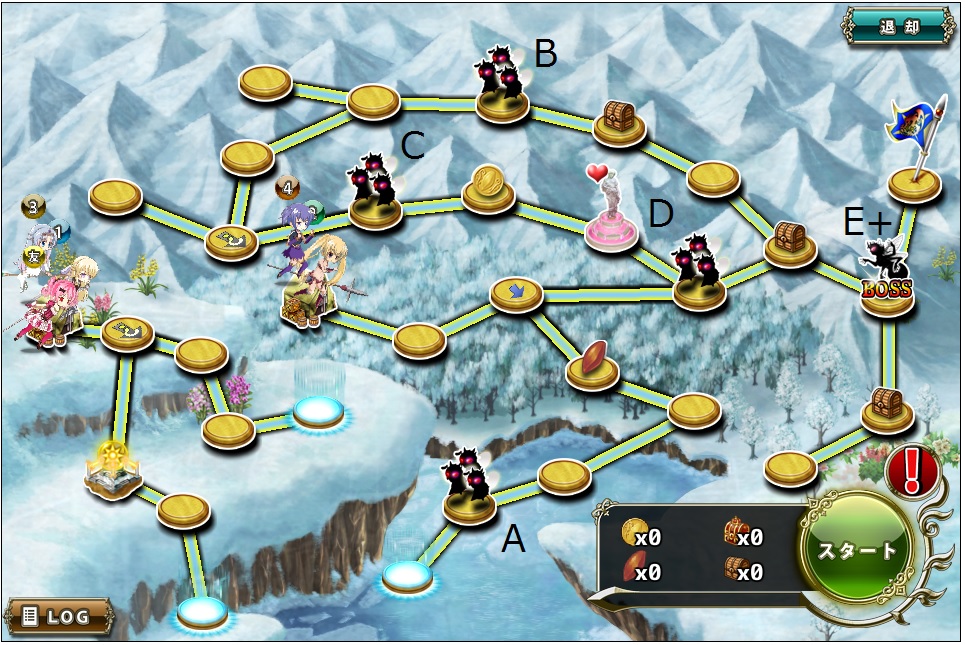Click the red exclamation mark alert icon

(x=910, y=469)
